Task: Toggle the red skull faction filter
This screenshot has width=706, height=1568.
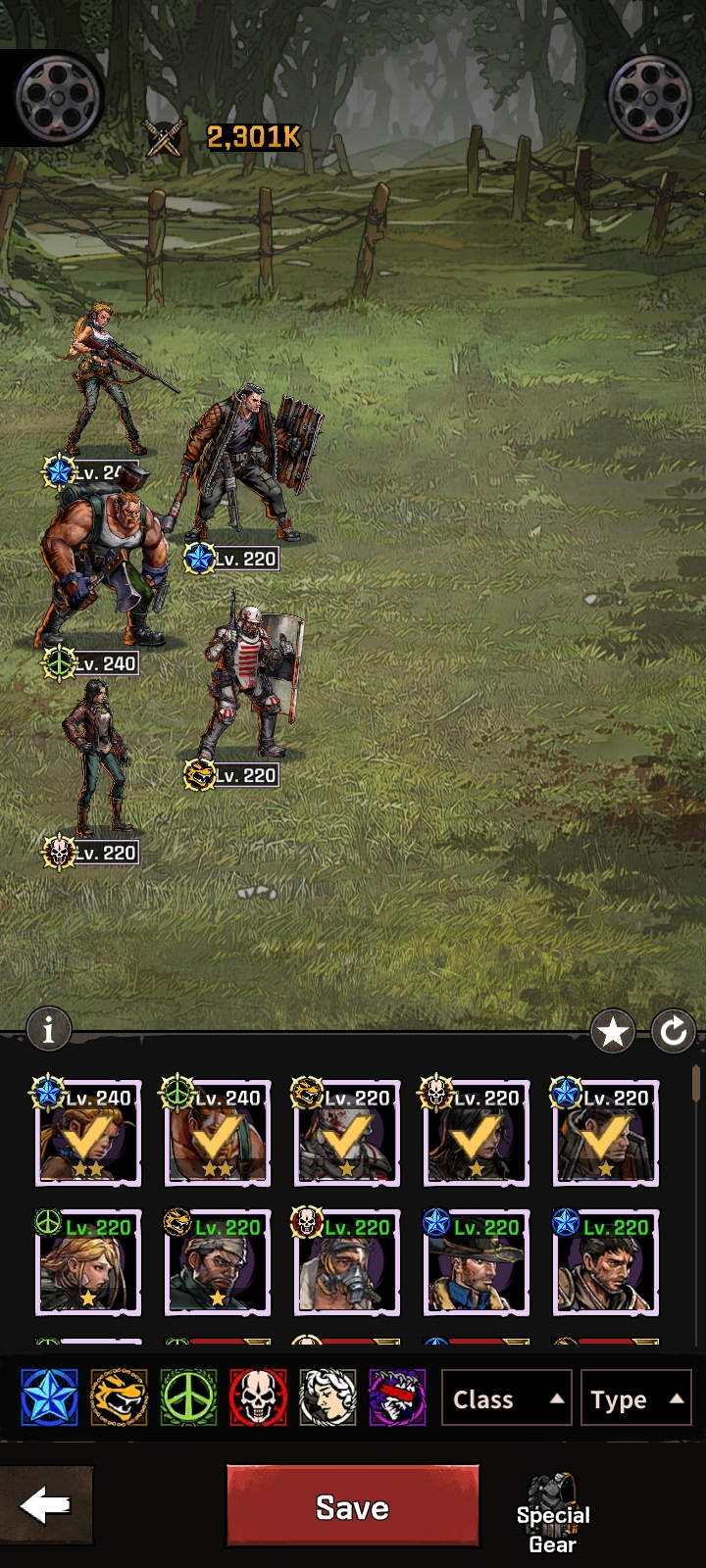Action: point(258,1397)
